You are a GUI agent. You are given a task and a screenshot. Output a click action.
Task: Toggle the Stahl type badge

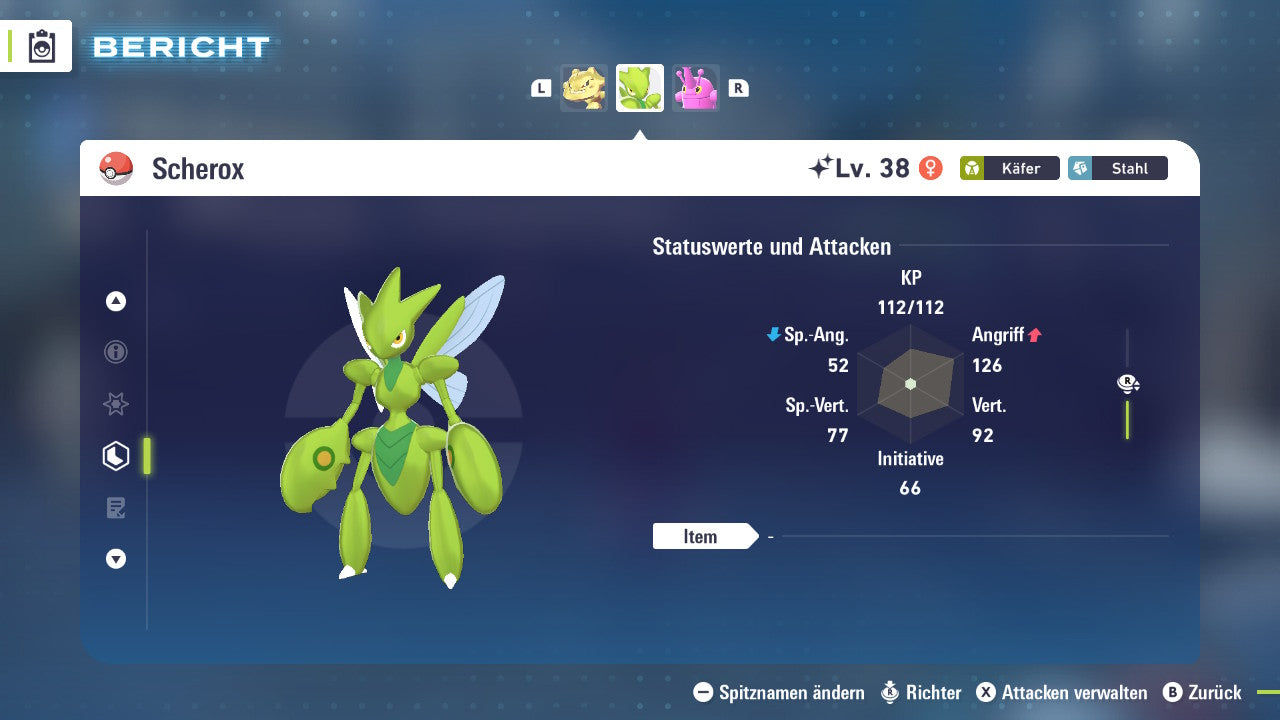point(1117,168)
